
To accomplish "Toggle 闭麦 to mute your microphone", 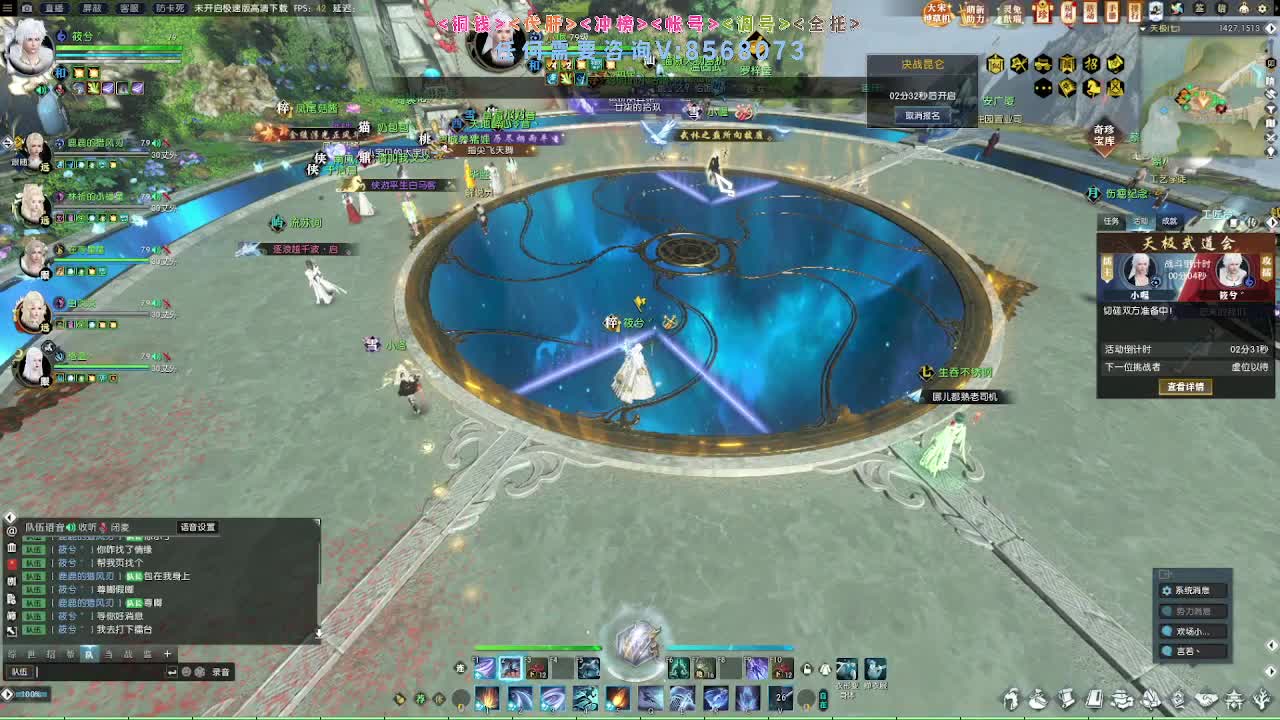I will click(118, 527).
